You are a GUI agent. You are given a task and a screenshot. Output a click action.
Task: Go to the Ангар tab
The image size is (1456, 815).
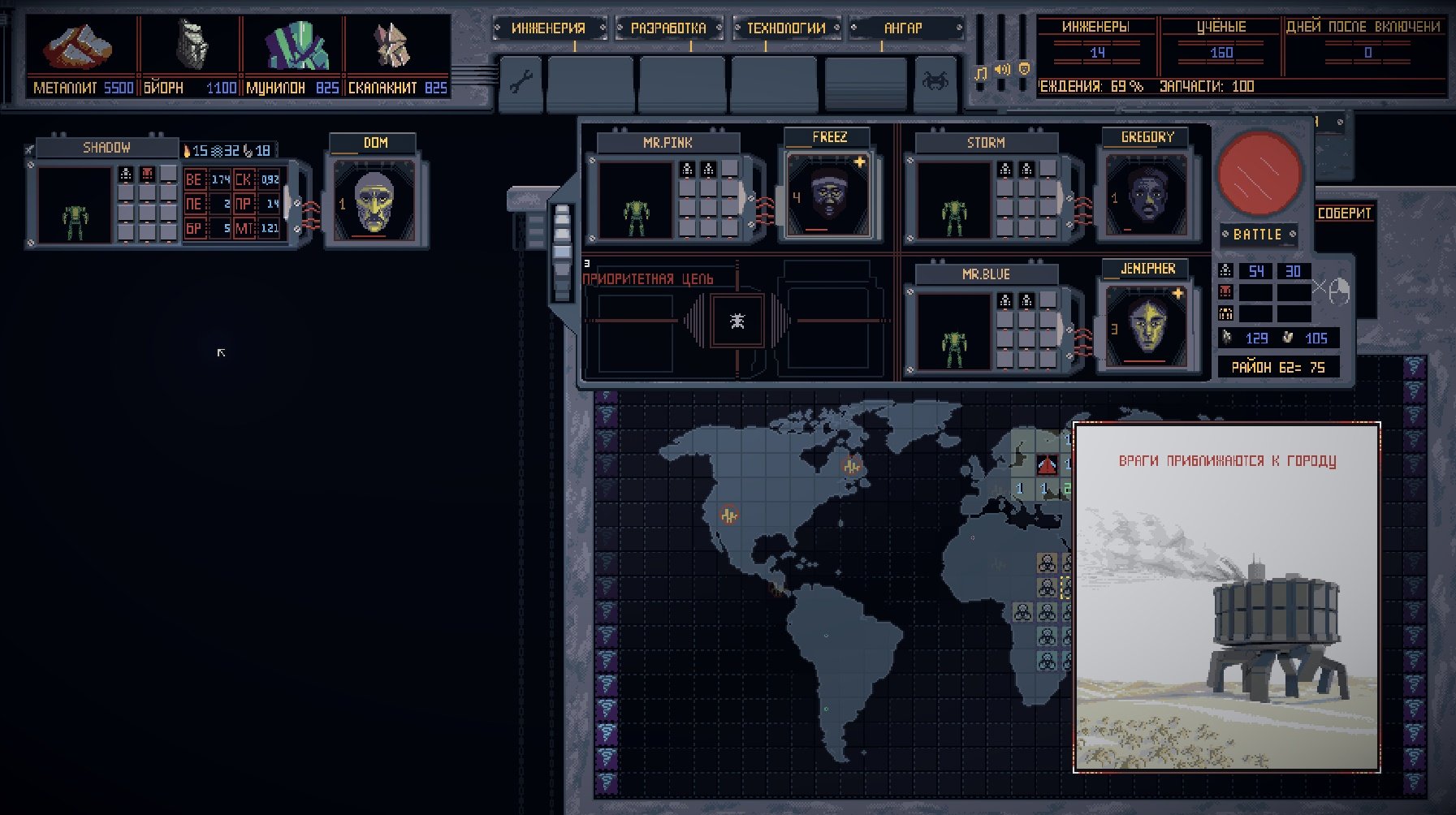903,28
